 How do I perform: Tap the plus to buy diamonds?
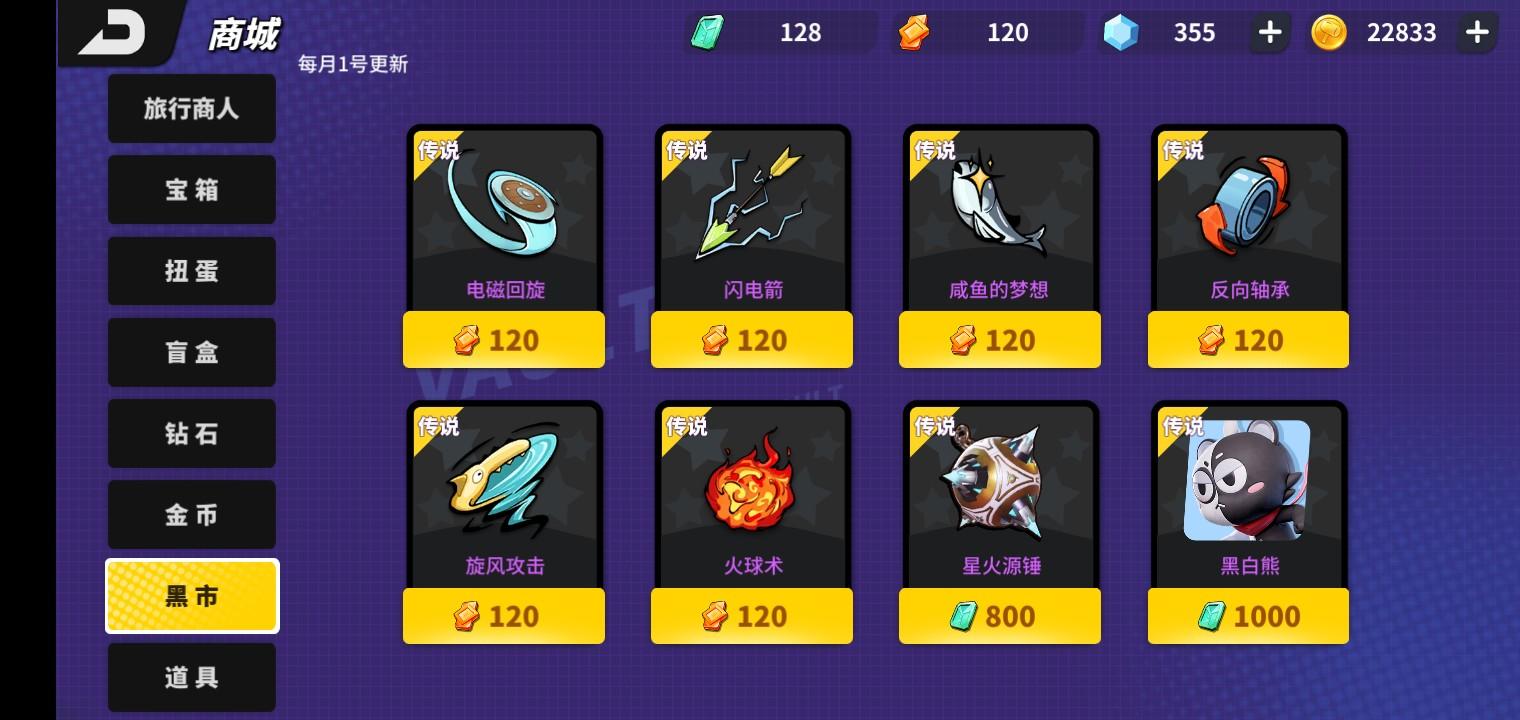coord(1269,32)
